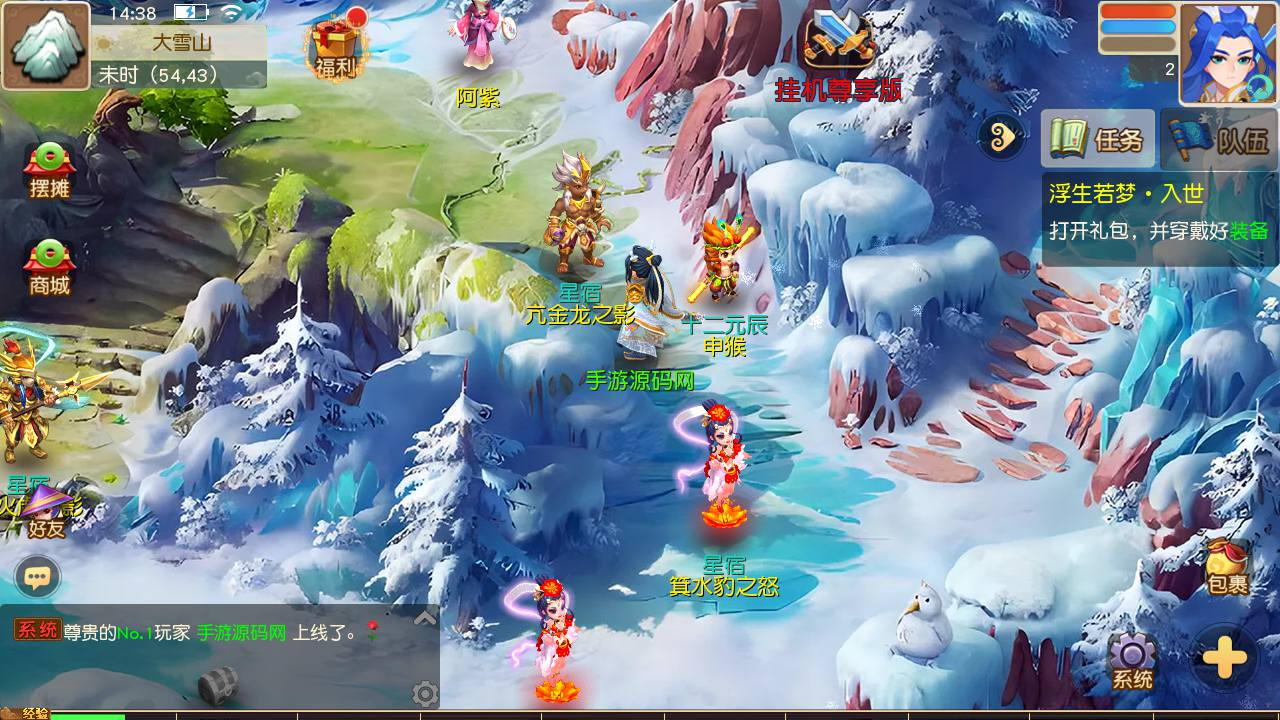Open the 商城 shop

coord(49,267)
